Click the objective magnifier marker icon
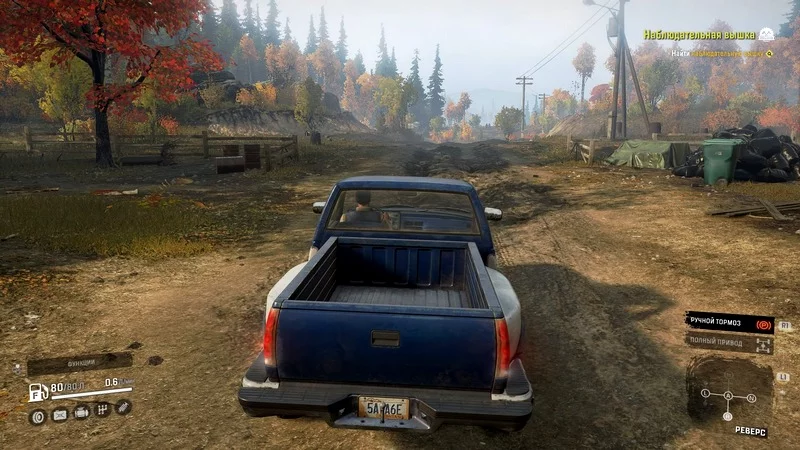 pos(769,53)
